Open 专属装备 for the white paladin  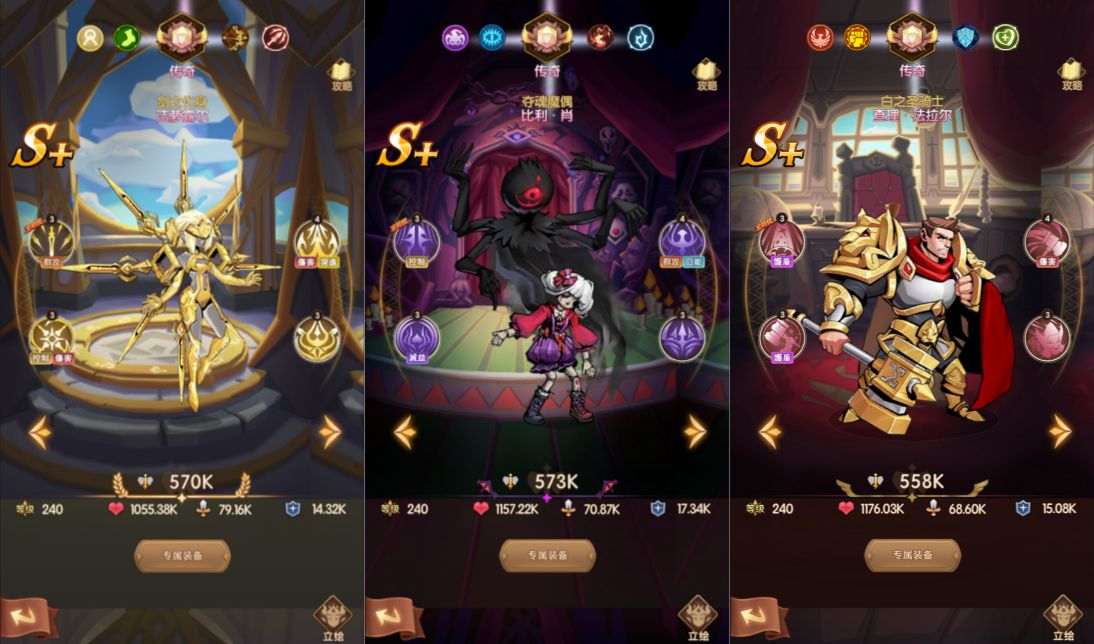(912, 555)
